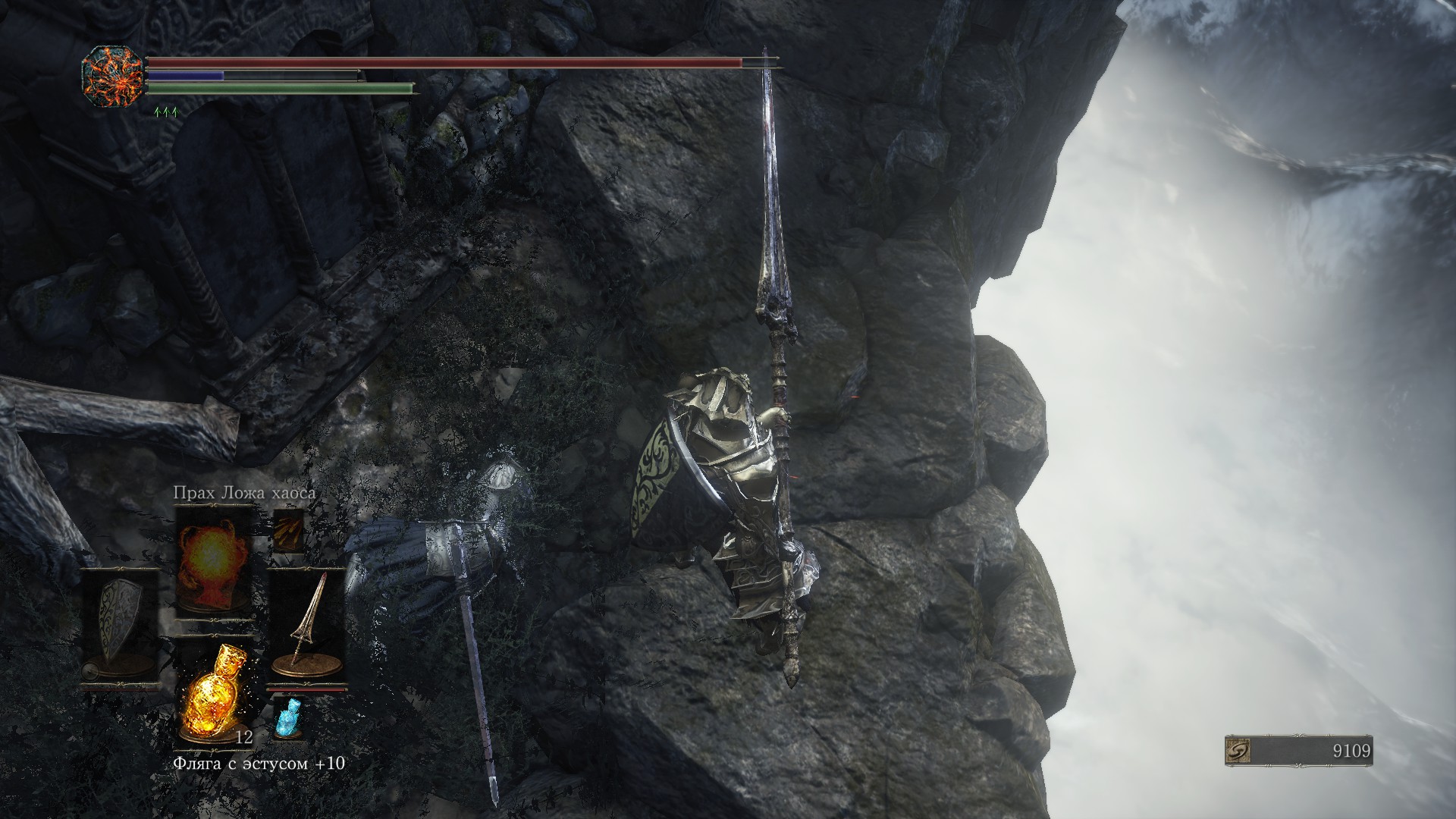Select the Chaos Bed Vestiges spell slot
The image size is (1456, 819).
click(x=213, y=563)
